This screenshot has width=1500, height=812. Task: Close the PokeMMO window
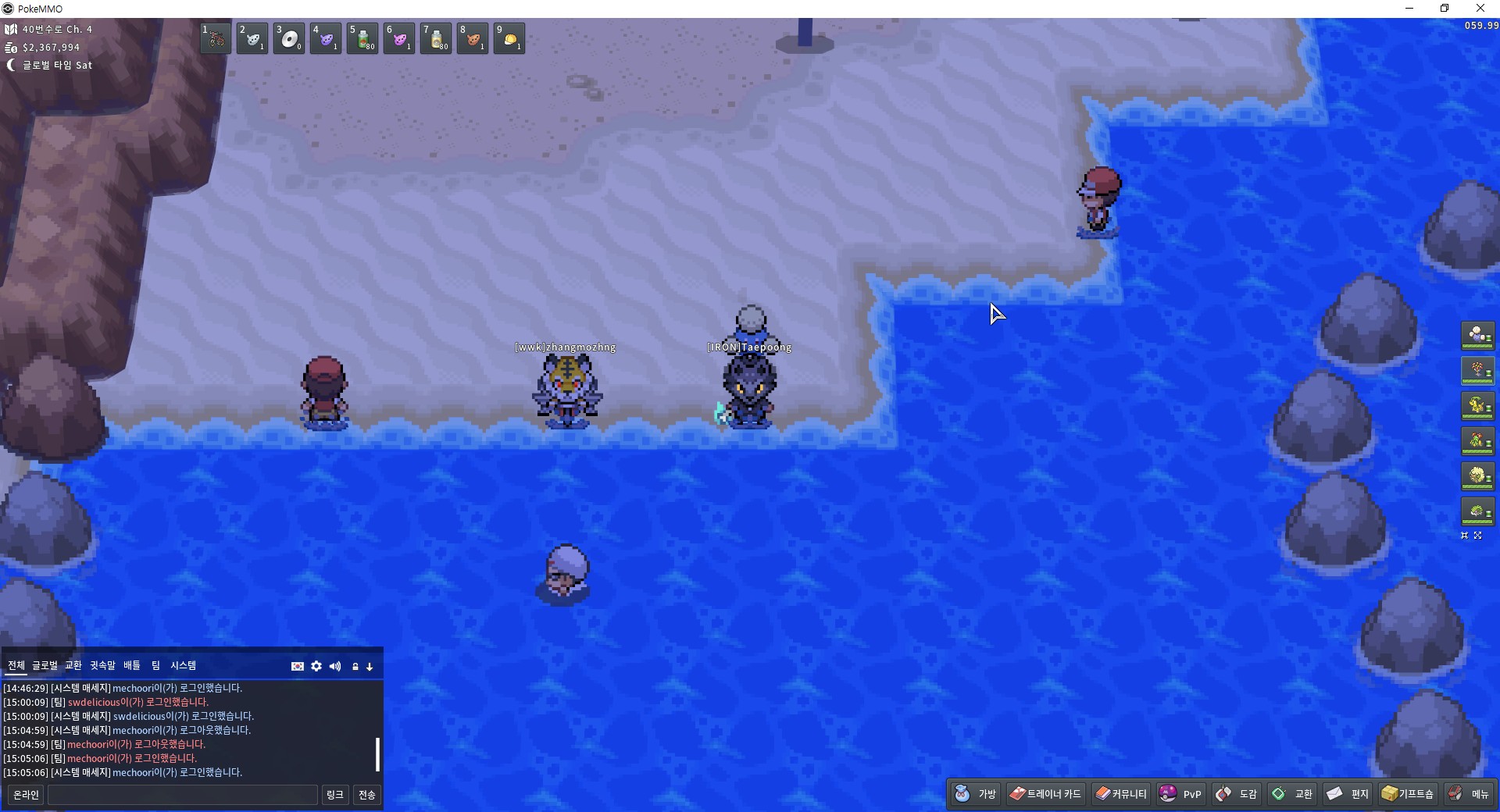1480,9
